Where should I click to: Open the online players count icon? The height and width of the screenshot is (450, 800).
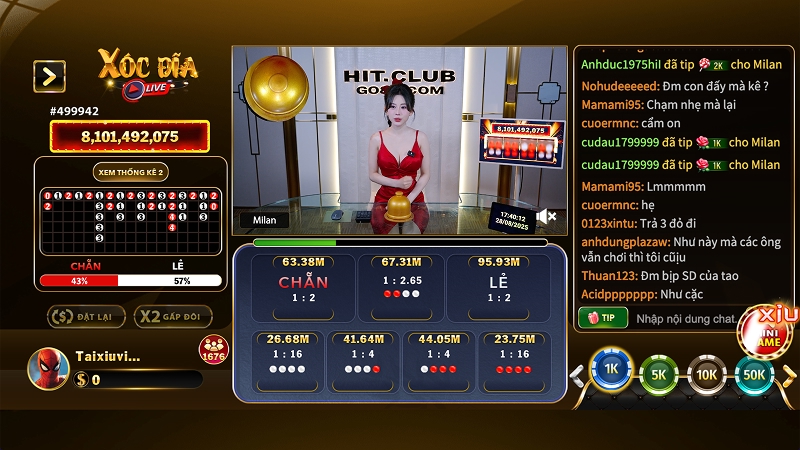[213, 350]
